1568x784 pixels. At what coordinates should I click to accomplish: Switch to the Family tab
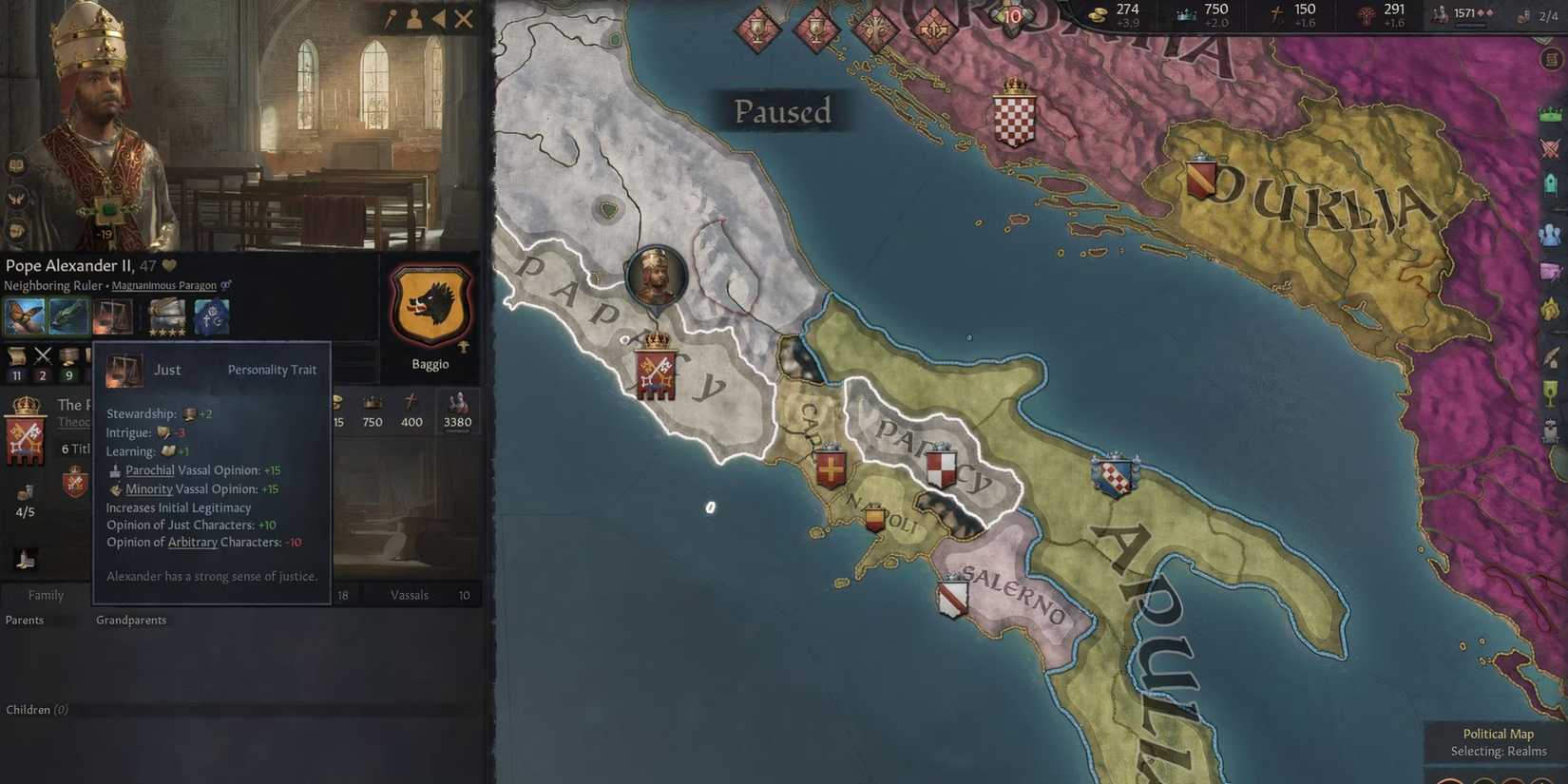click(x=45, y=594)
